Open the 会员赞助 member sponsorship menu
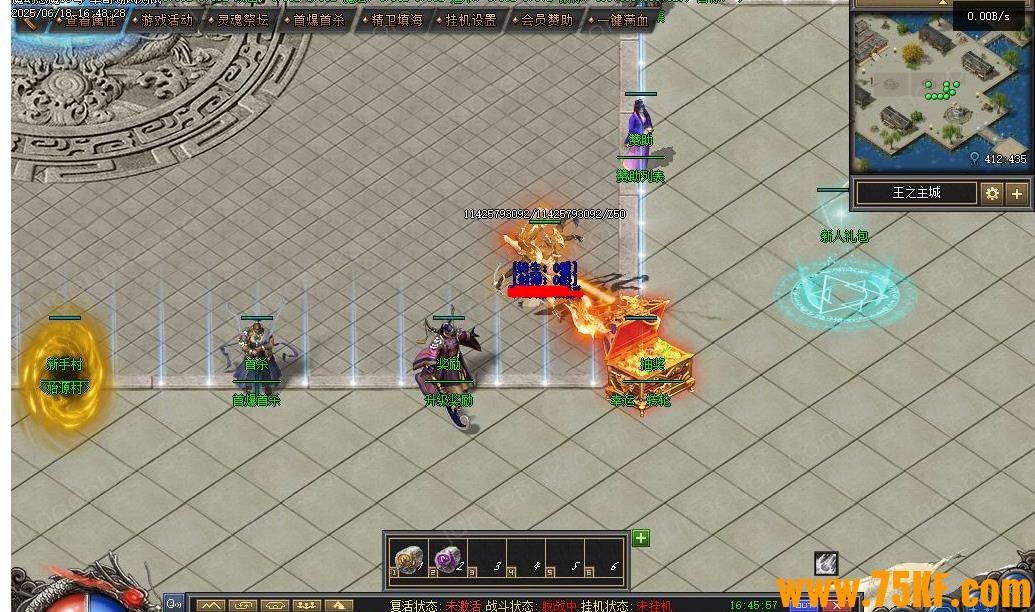The image size is (1035, 612). (x=546, y=20)
